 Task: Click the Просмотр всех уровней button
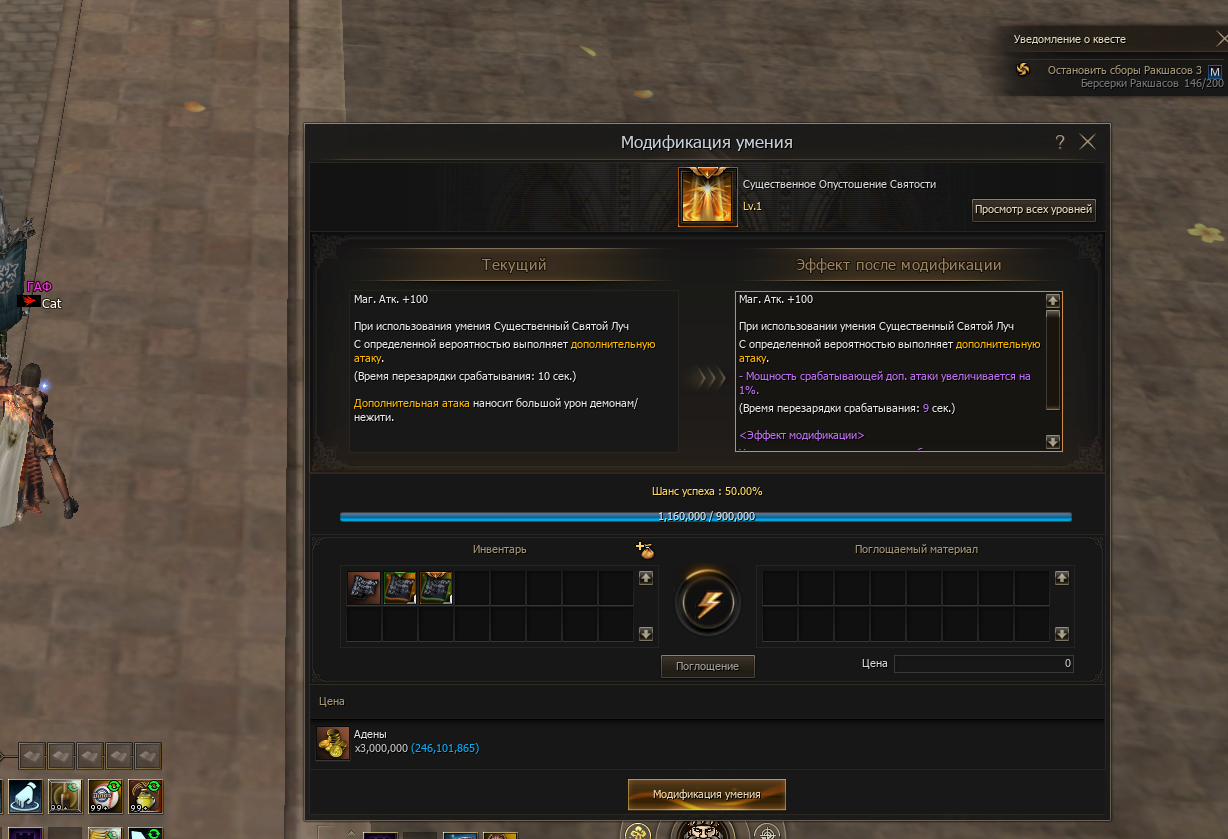1034,210
